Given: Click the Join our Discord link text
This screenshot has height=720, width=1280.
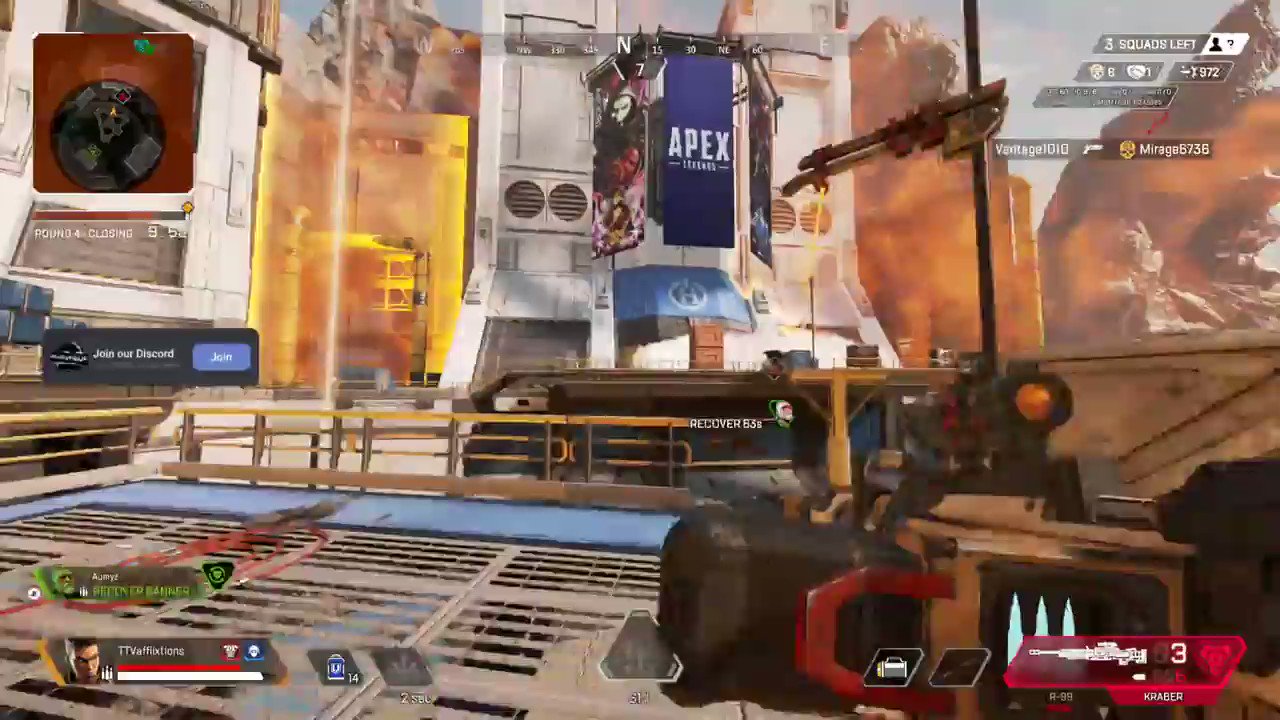Looking at the screenshot, I should tap(133, 354).
